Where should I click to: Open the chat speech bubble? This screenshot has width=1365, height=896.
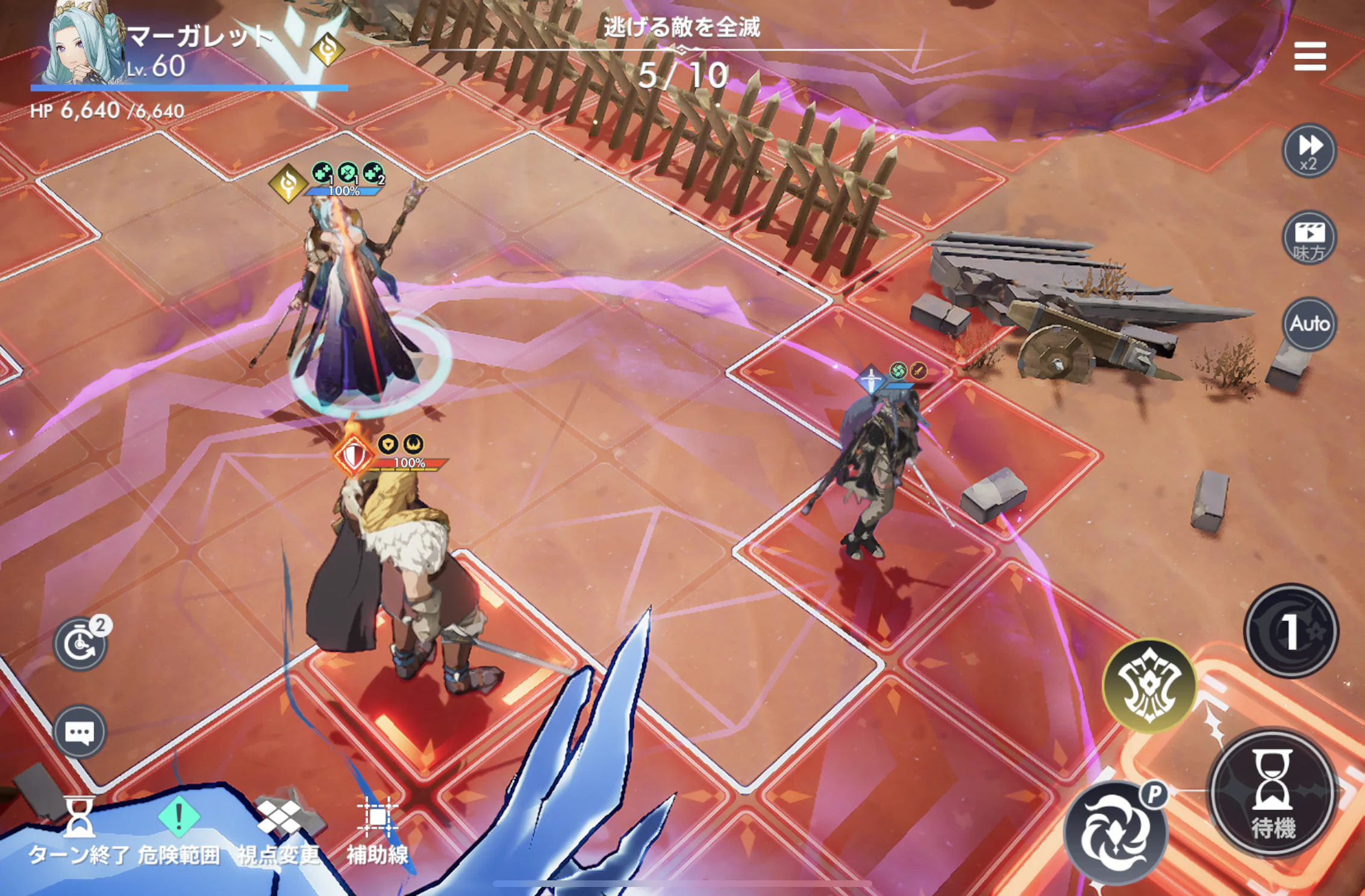[x=80, y=732]
